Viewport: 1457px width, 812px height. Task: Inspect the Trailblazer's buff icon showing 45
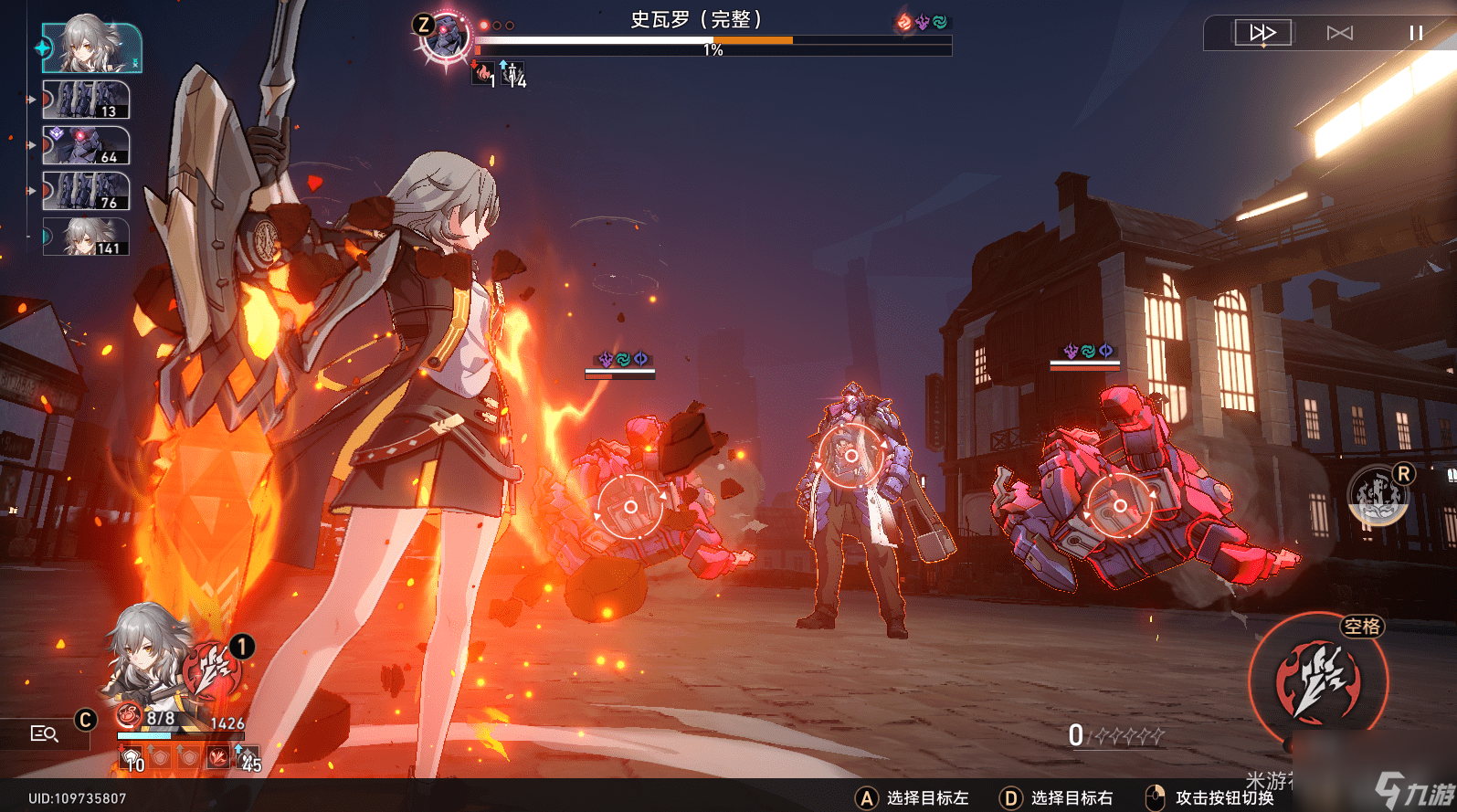(247, 757)
